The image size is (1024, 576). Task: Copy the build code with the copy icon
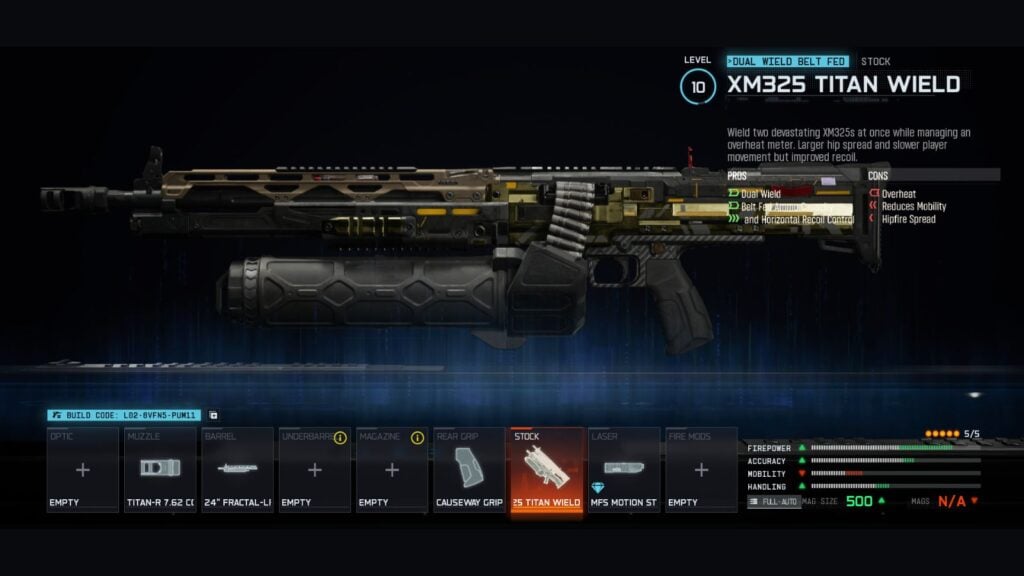[213, 415]
